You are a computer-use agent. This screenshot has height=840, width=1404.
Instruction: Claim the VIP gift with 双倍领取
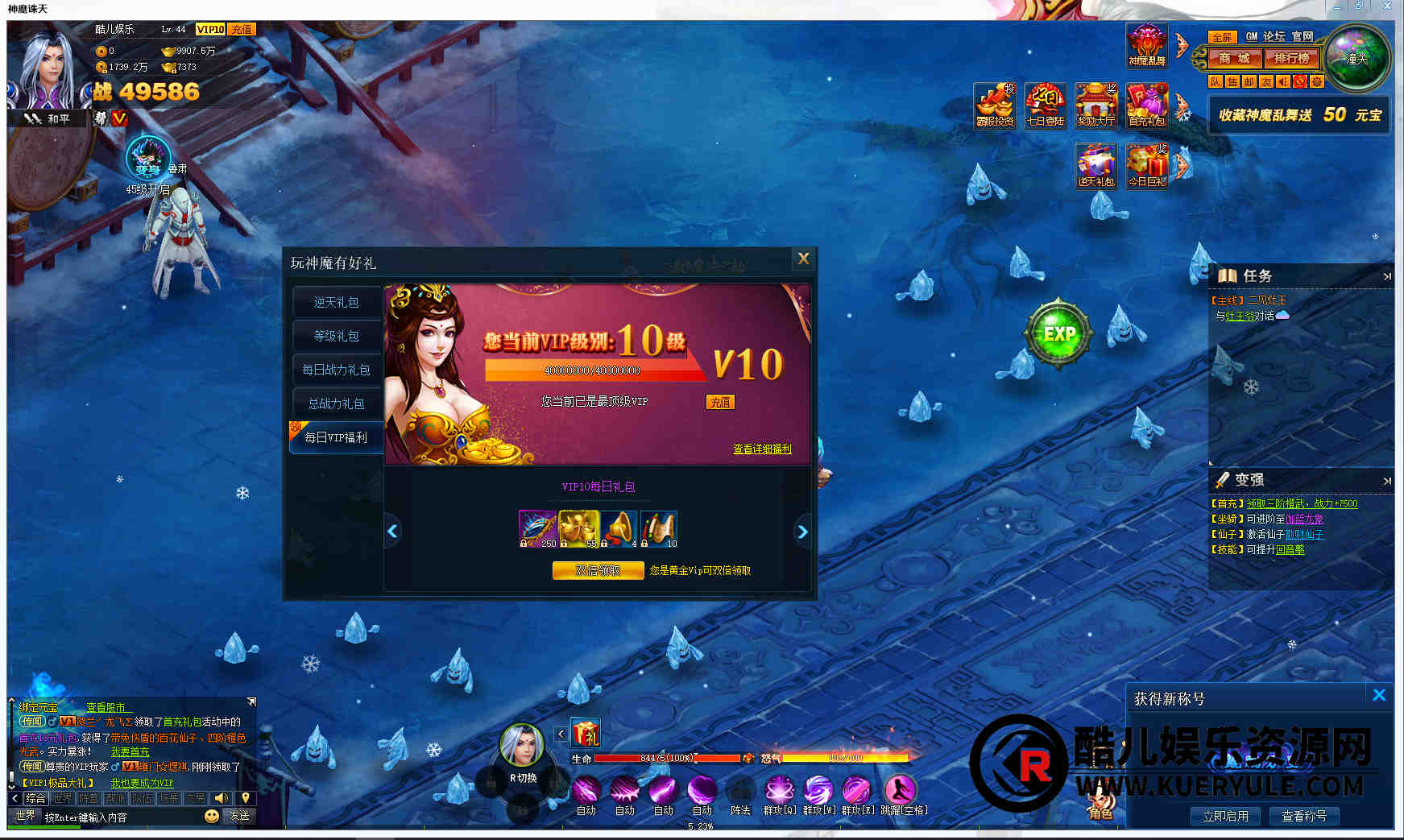[x=598, y=570]
